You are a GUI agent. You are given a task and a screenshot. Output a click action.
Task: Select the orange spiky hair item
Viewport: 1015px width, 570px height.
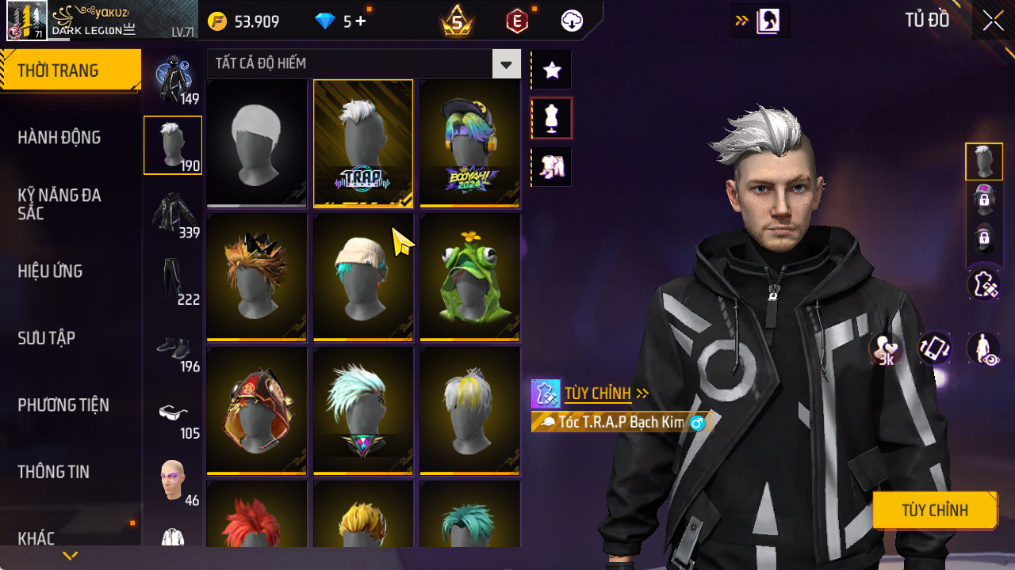pyautogui.click(x=257, y=275)
